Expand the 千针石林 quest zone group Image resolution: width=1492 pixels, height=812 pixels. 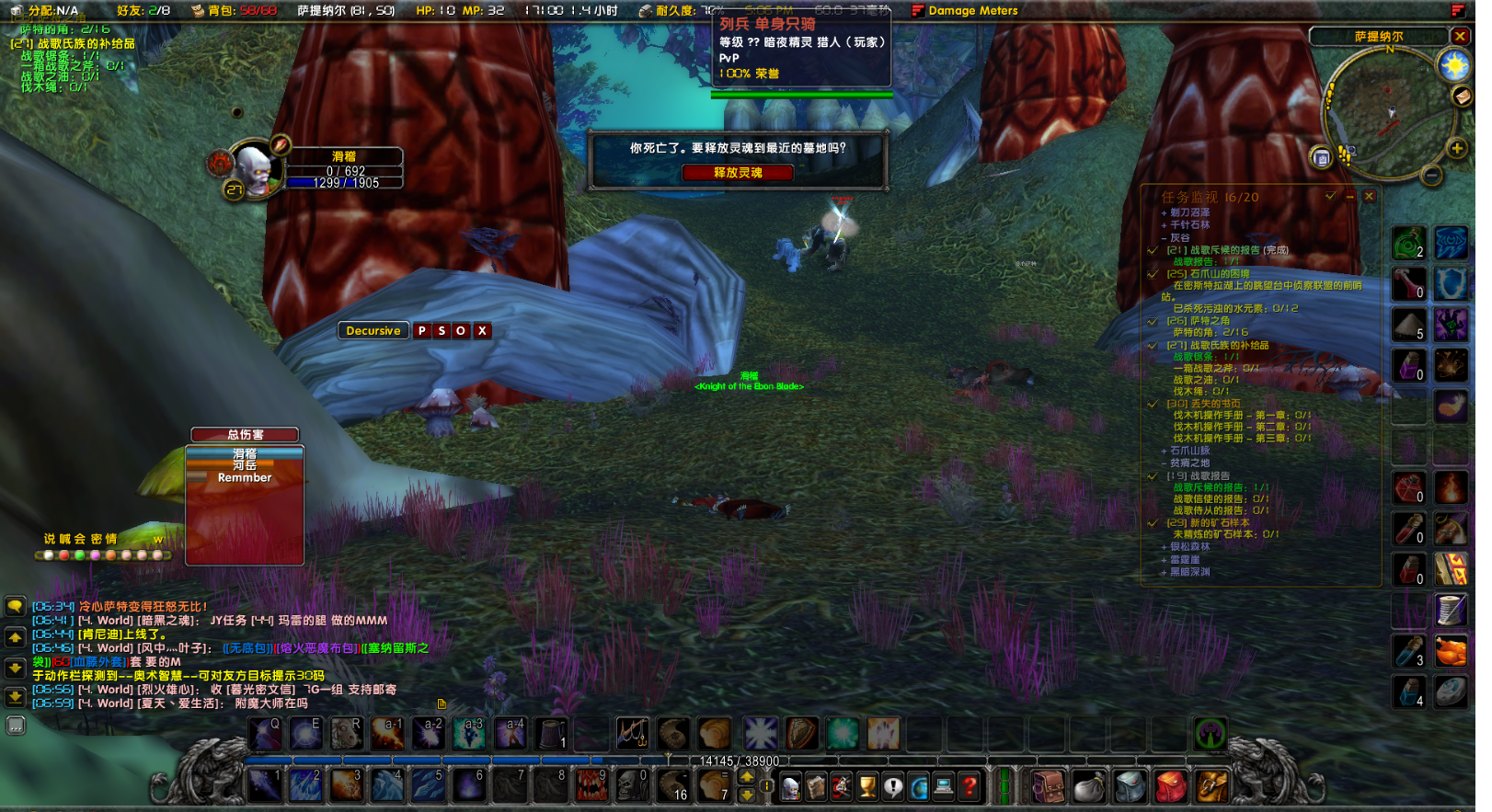(1164, 225)
